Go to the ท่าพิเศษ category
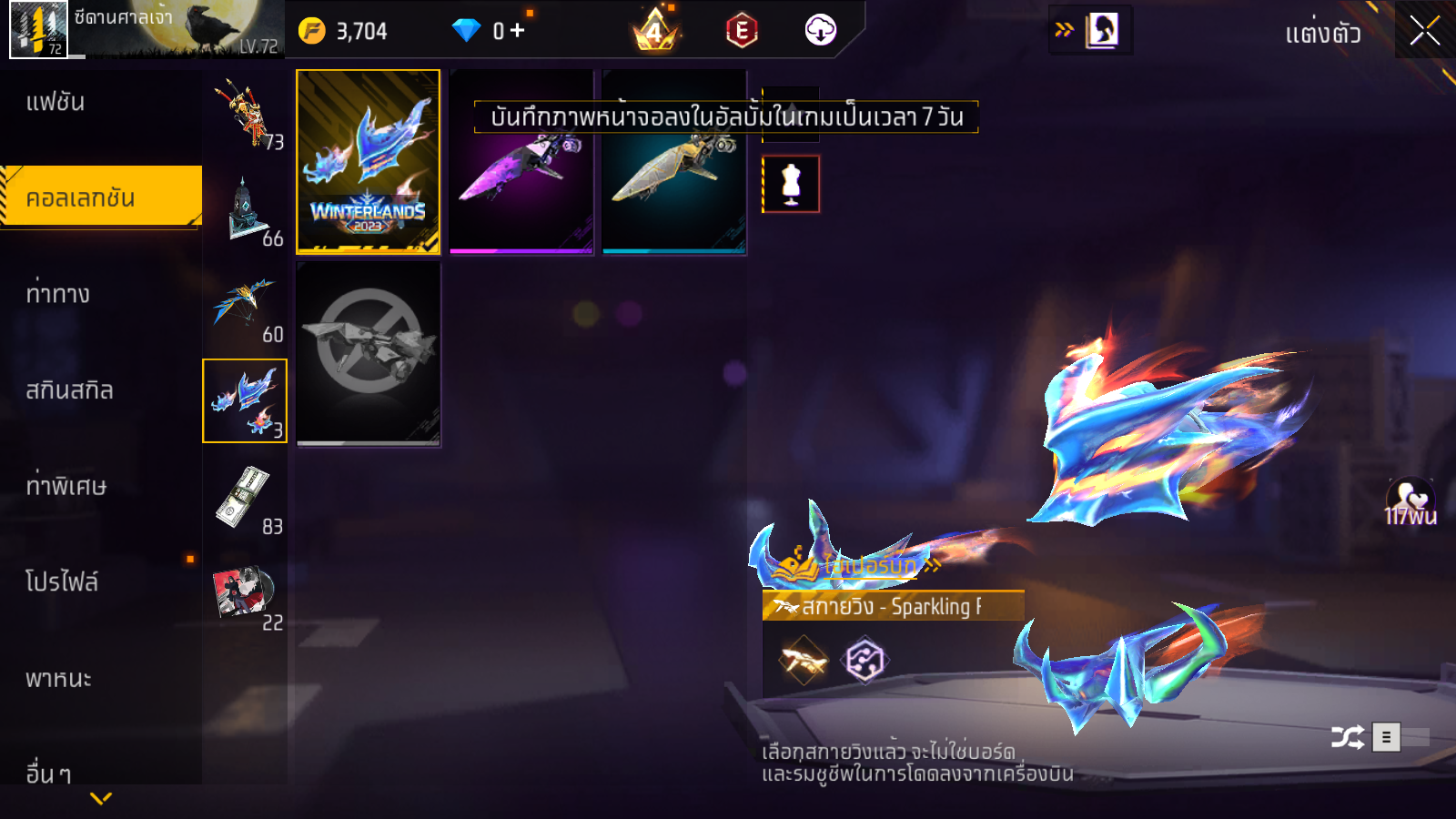This screenshot has height=819, width=1456. point(66,486)
